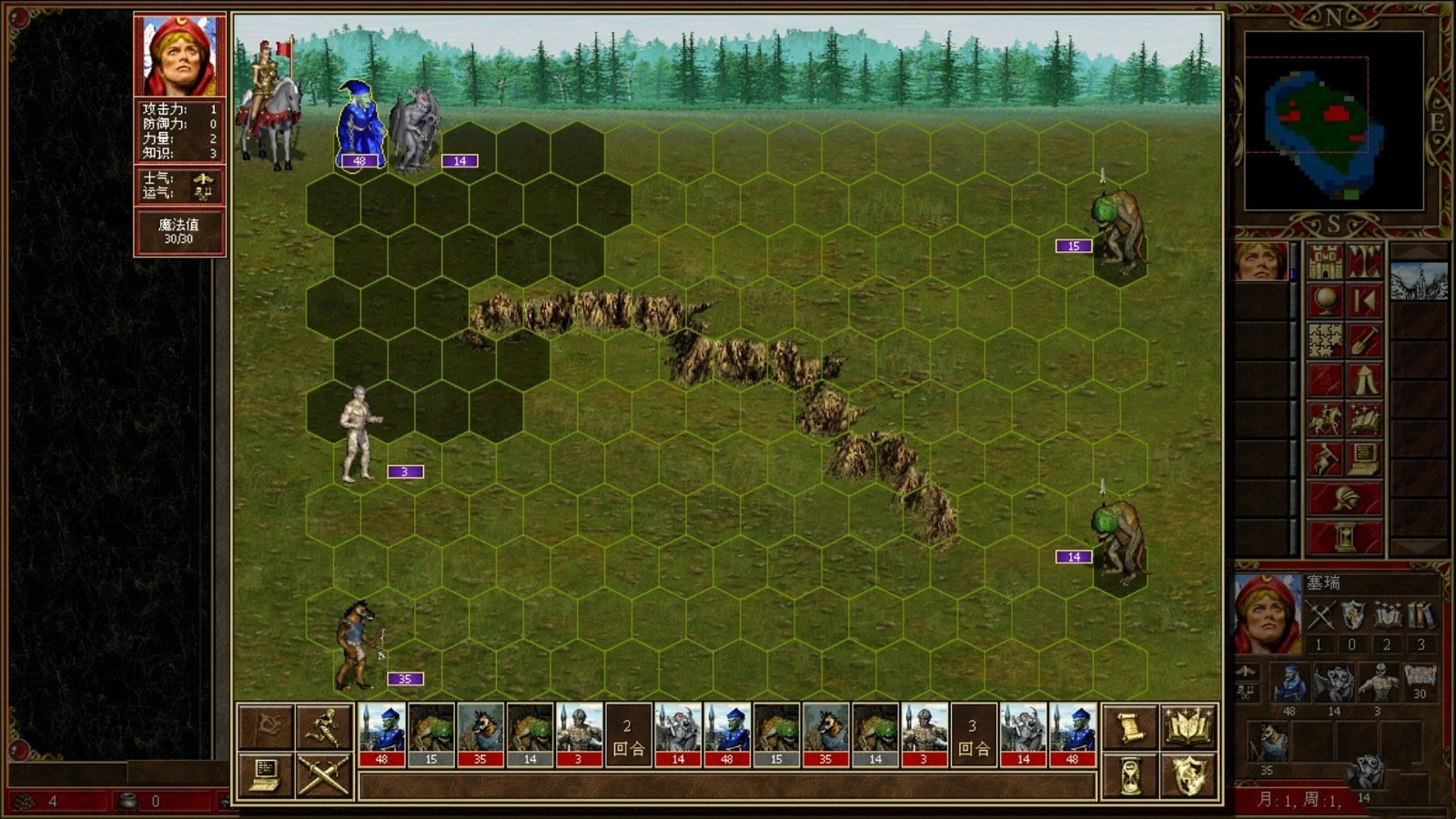The image size is (1456, 819).
Task: Open the kingdom overview castle button
Action: tap(1325, 262)
